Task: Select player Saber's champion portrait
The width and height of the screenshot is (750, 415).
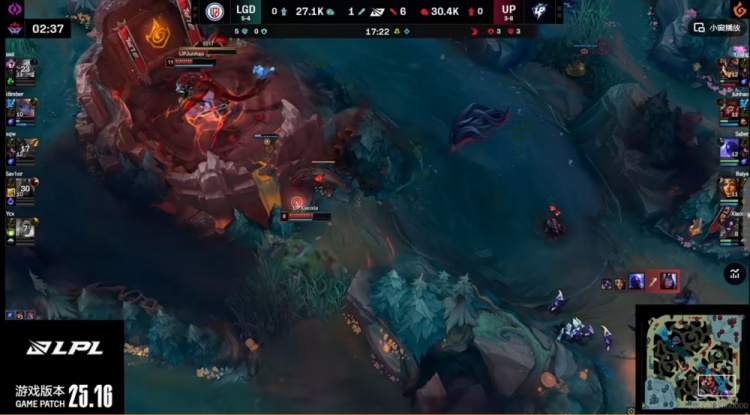Action: click(x=730, y=150)
